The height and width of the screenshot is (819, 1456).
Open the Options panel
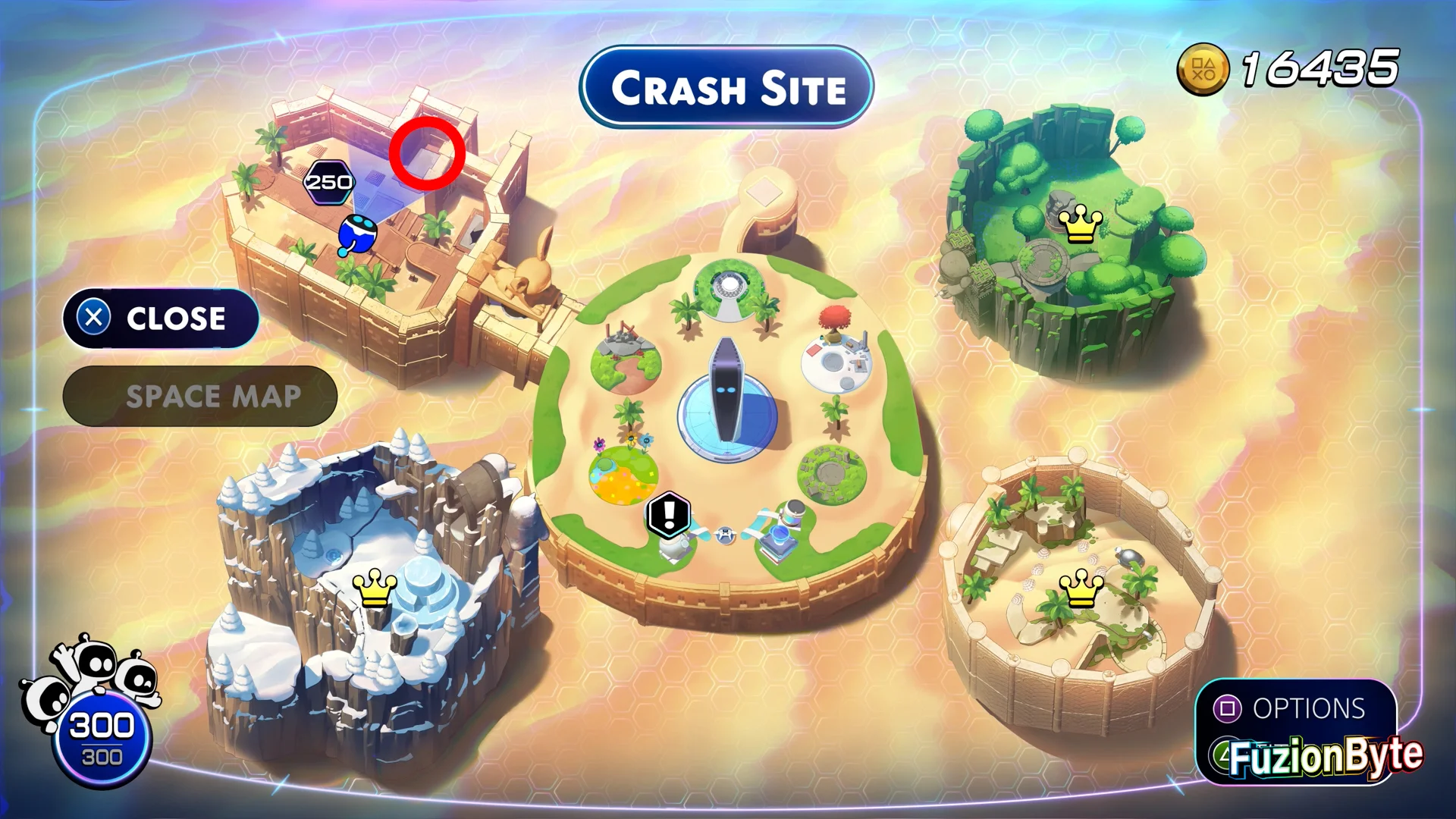1295,709
